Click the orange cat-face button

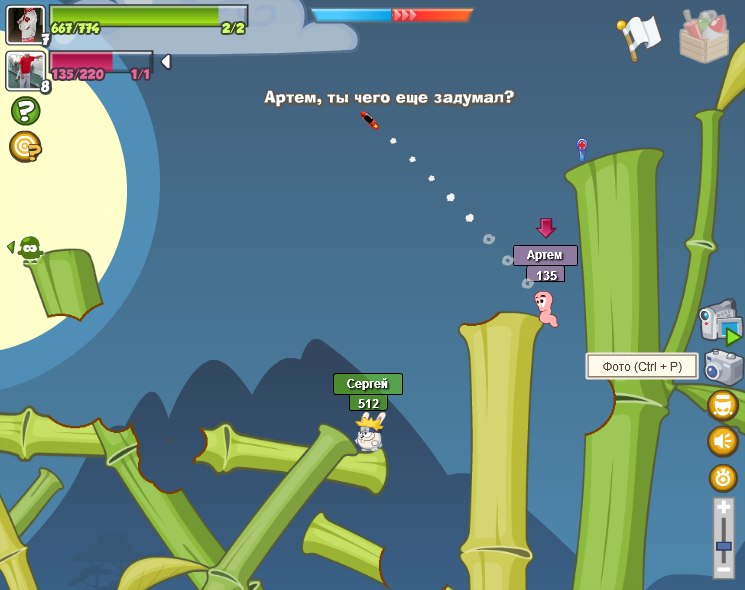pos(723,405)
